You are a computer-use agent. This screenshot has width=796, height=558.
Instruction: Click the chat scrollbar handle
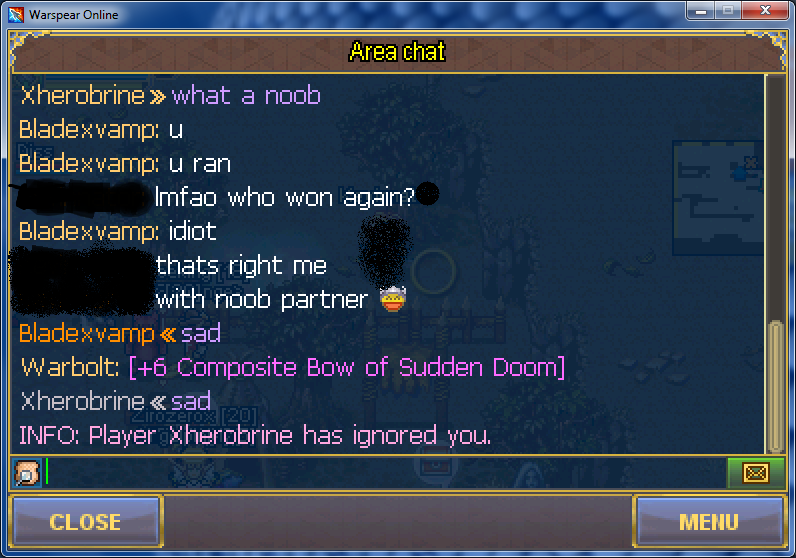point(774,386)
